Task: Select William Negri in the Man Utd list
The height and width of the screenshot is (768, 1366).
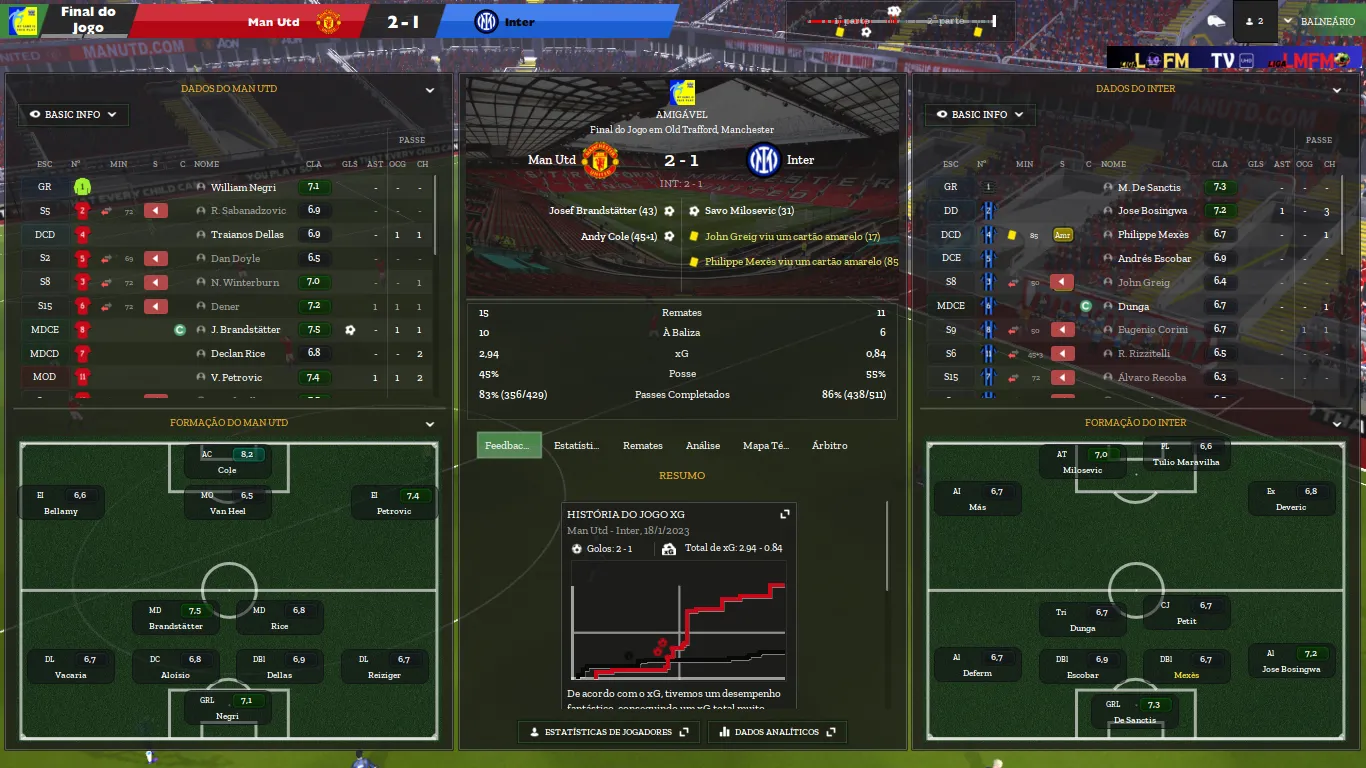Action: click(x=243, y=187)
